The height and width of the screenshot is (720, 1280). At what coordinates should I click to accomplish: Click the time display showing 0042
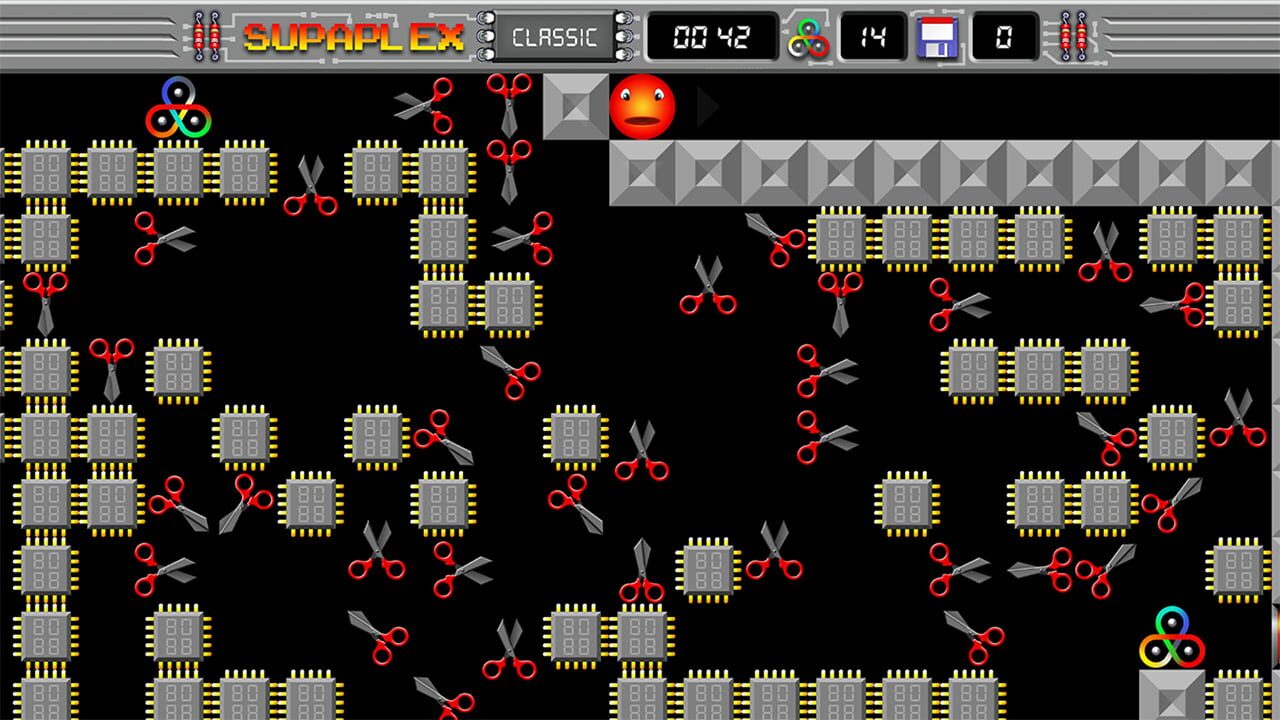coord(712,37)
